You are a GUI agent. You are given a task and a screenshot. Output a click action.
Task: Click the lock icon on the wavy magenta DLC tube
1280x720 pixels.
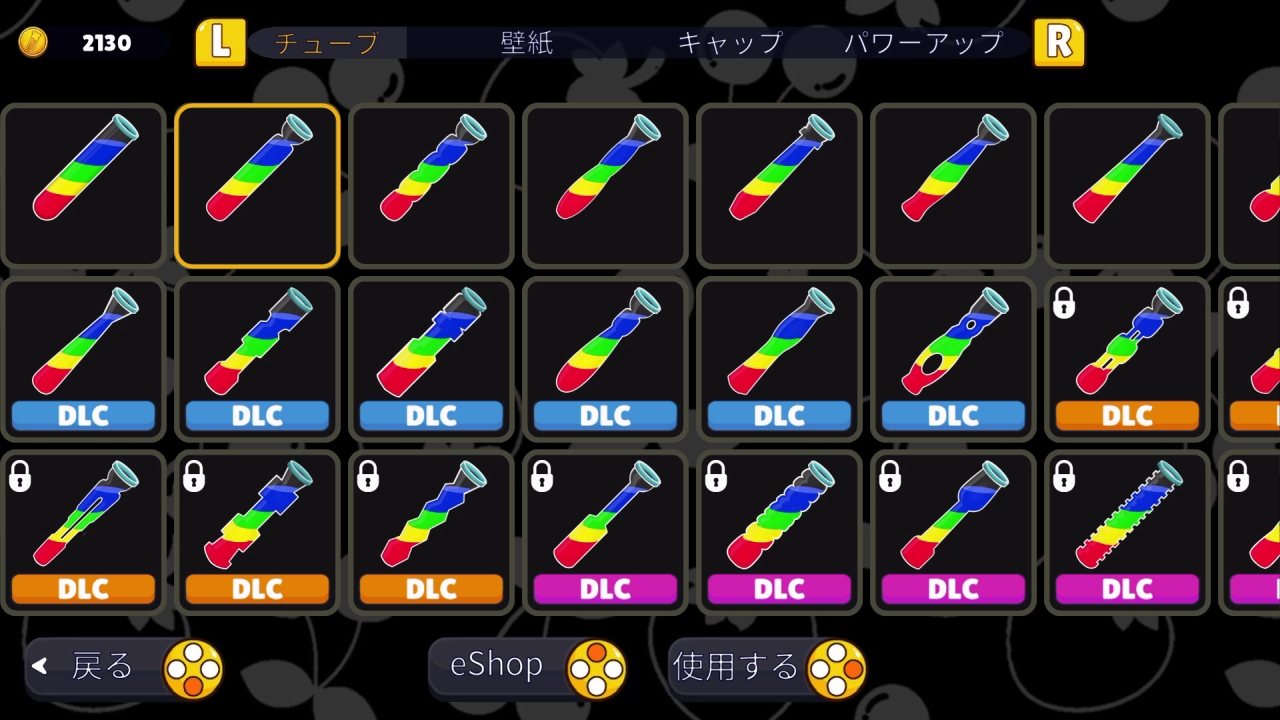pyautogui.click(x=715, y=478)
